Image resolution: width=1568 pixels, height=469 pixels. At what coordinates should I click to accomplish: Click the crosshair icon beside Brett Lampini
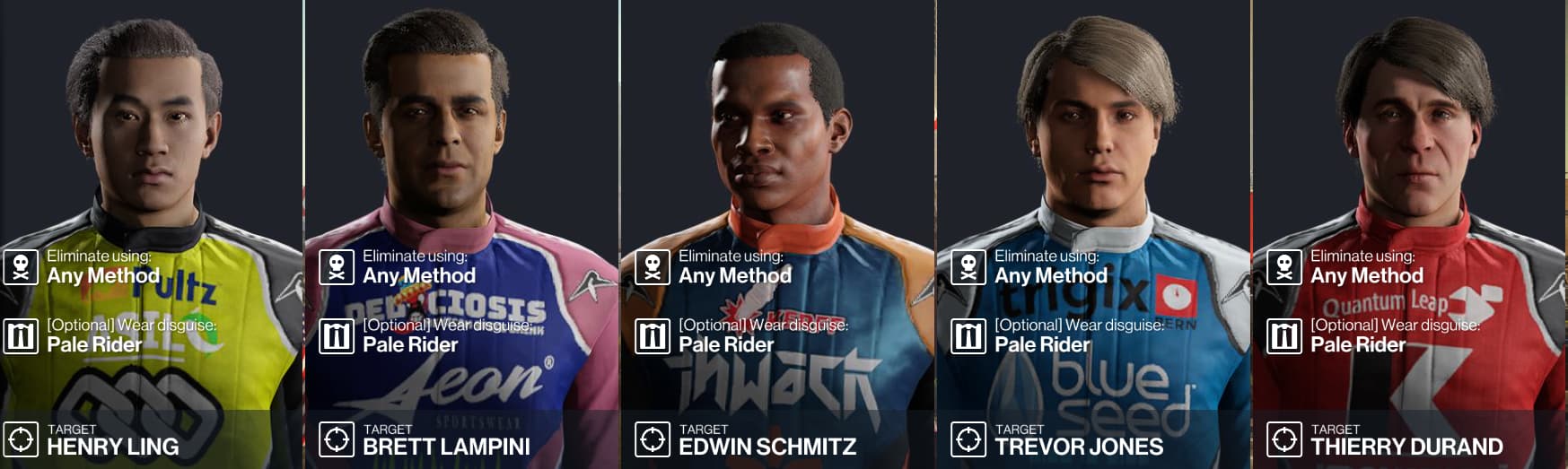(x=337, y=439)
